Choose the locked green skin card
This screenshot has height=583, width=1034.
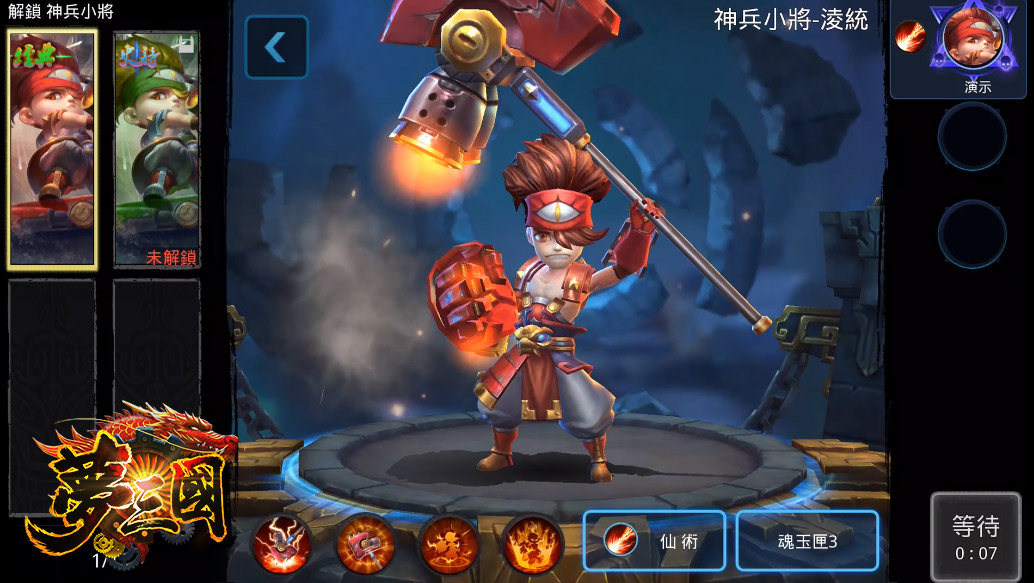pyautogui.click(x=156, y=148)
